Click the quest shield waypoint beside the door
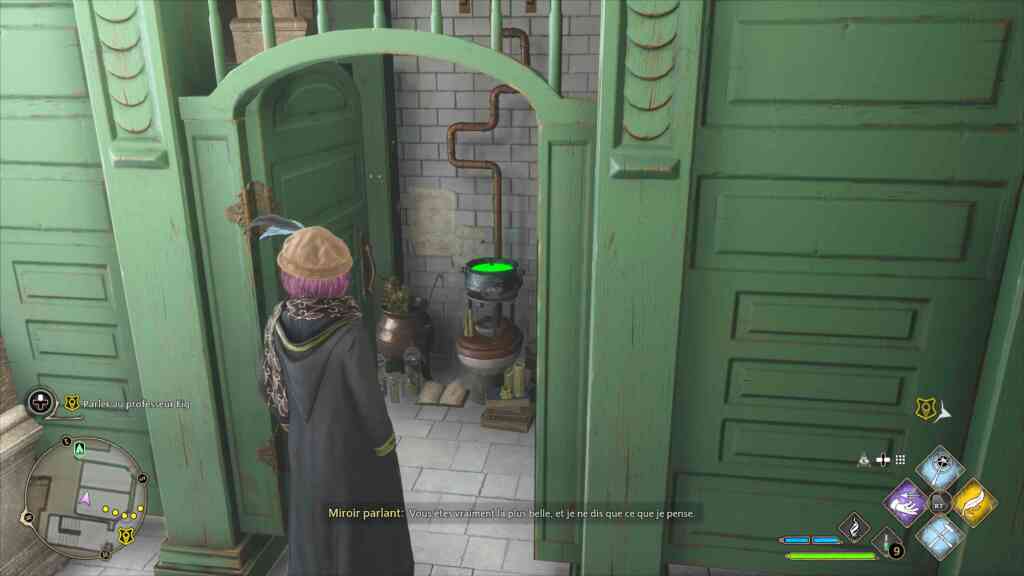 pyautogui.click(x=926, y=407)
